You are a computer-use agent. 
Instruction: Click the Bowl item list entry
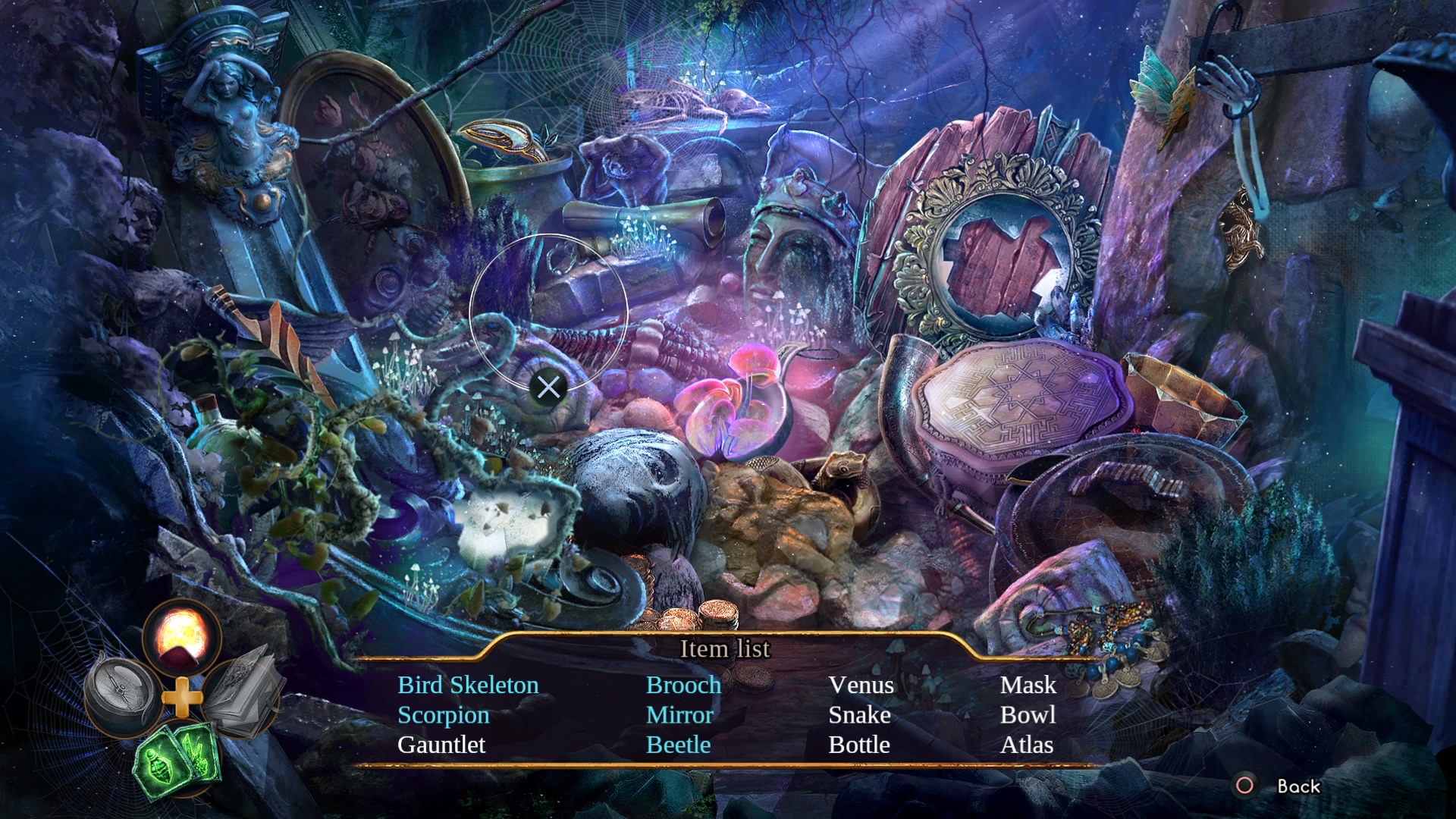[1028, 715]
